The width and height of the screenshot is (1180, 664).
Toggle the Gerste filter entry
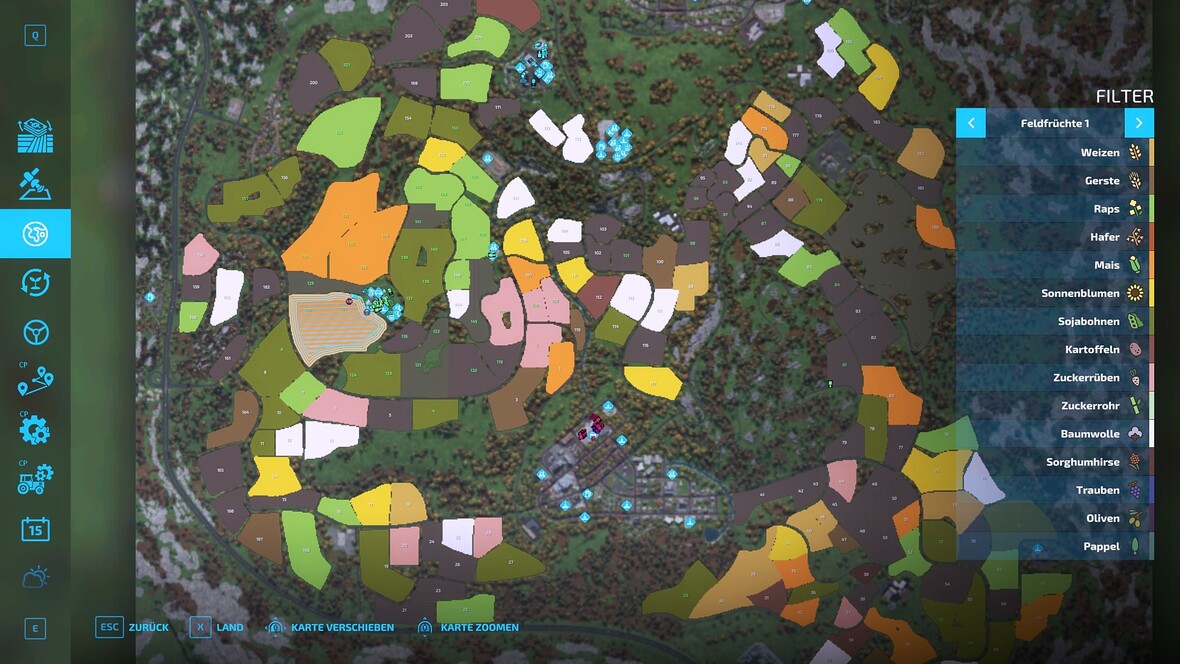(1054, 181)
